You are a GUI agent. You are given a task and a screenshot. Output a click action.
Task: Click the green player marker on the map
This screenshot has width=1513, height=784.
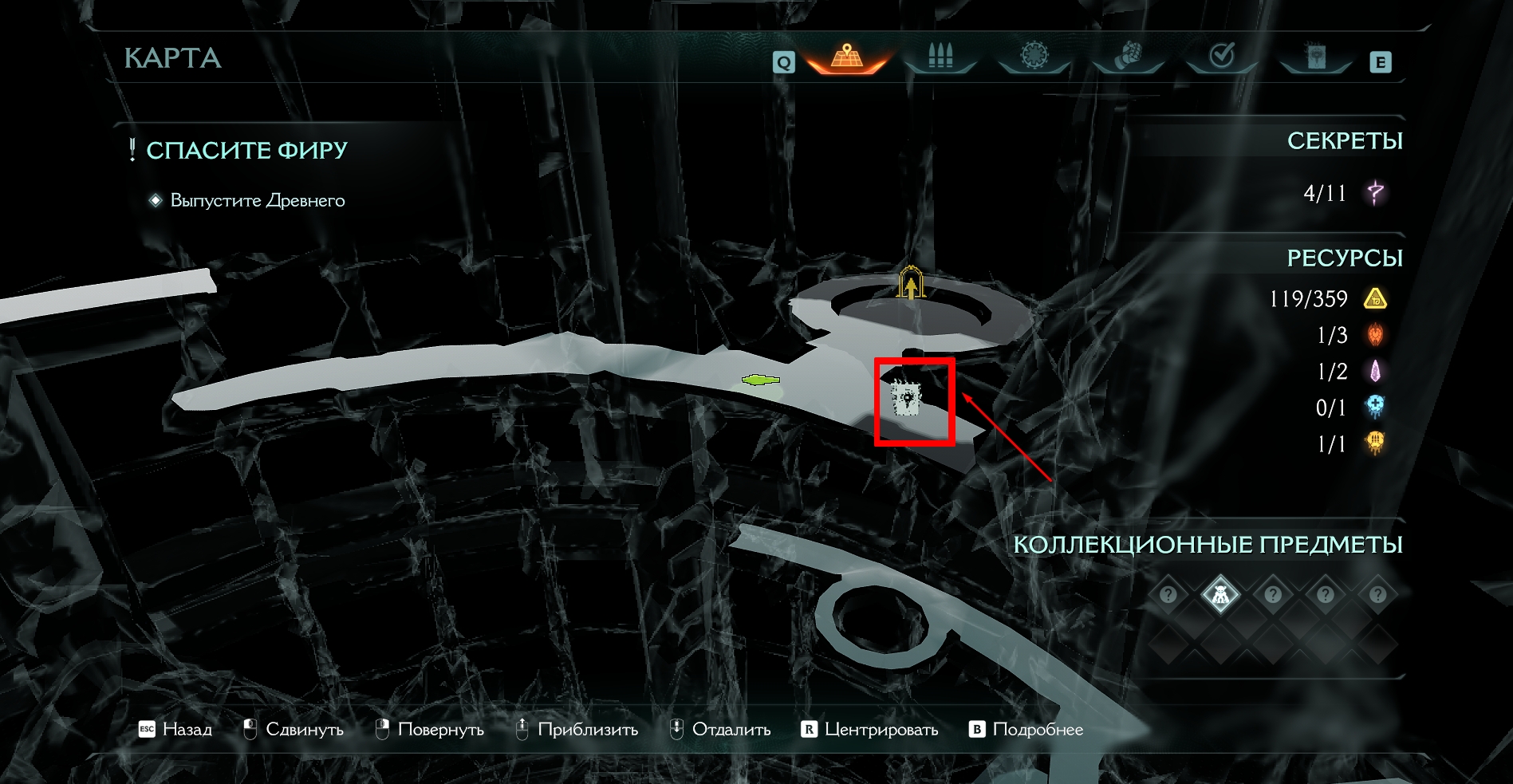761,380
